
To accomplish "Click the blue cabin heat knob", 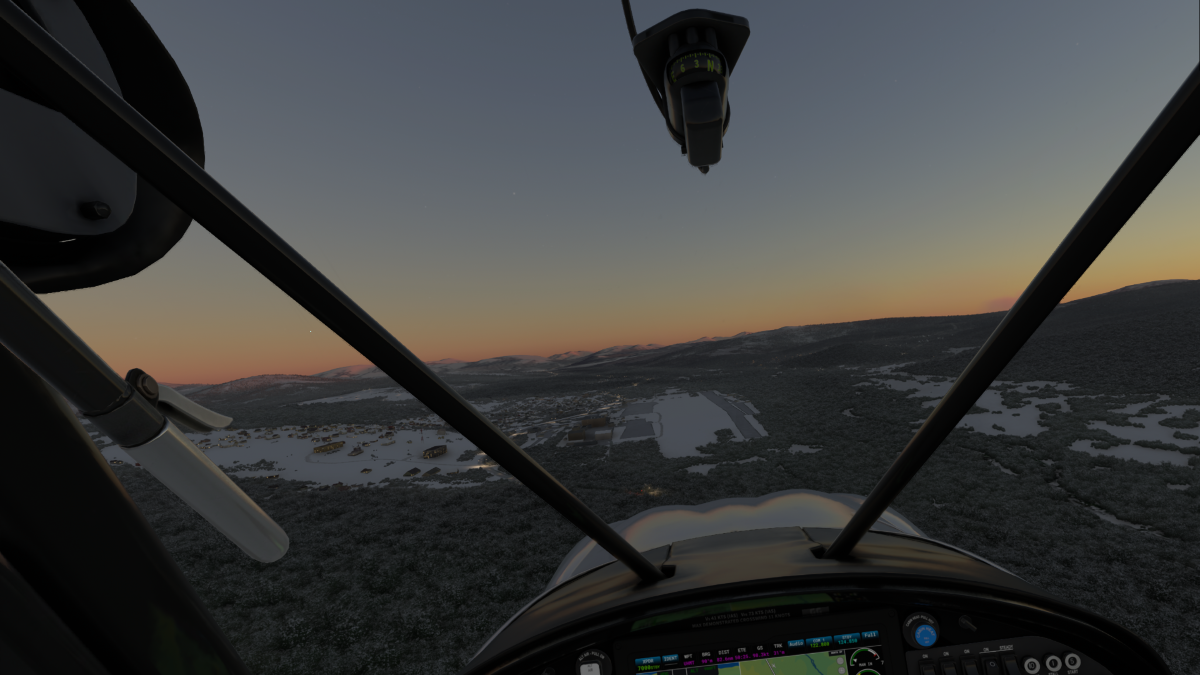I will pos(925,634).
